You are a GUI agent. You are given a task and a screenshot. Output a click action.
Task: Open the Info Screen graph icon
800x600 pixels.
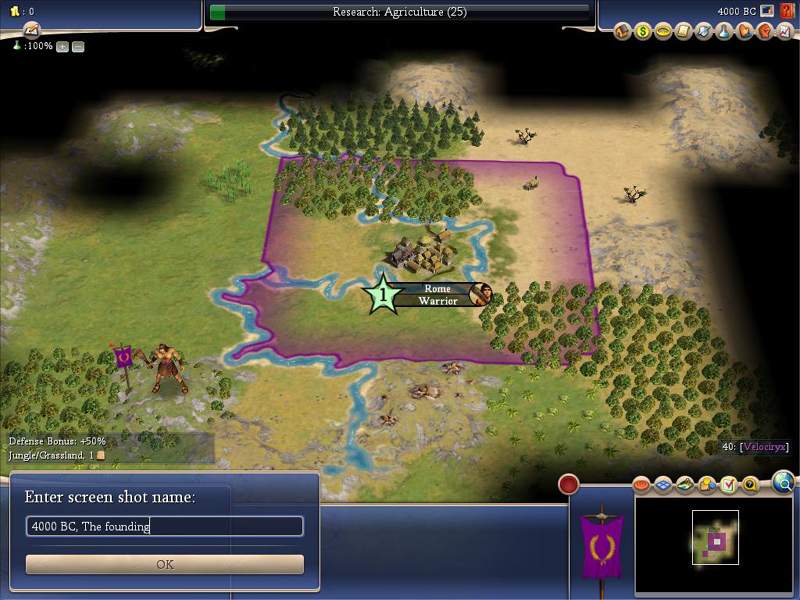coord(780,32)
